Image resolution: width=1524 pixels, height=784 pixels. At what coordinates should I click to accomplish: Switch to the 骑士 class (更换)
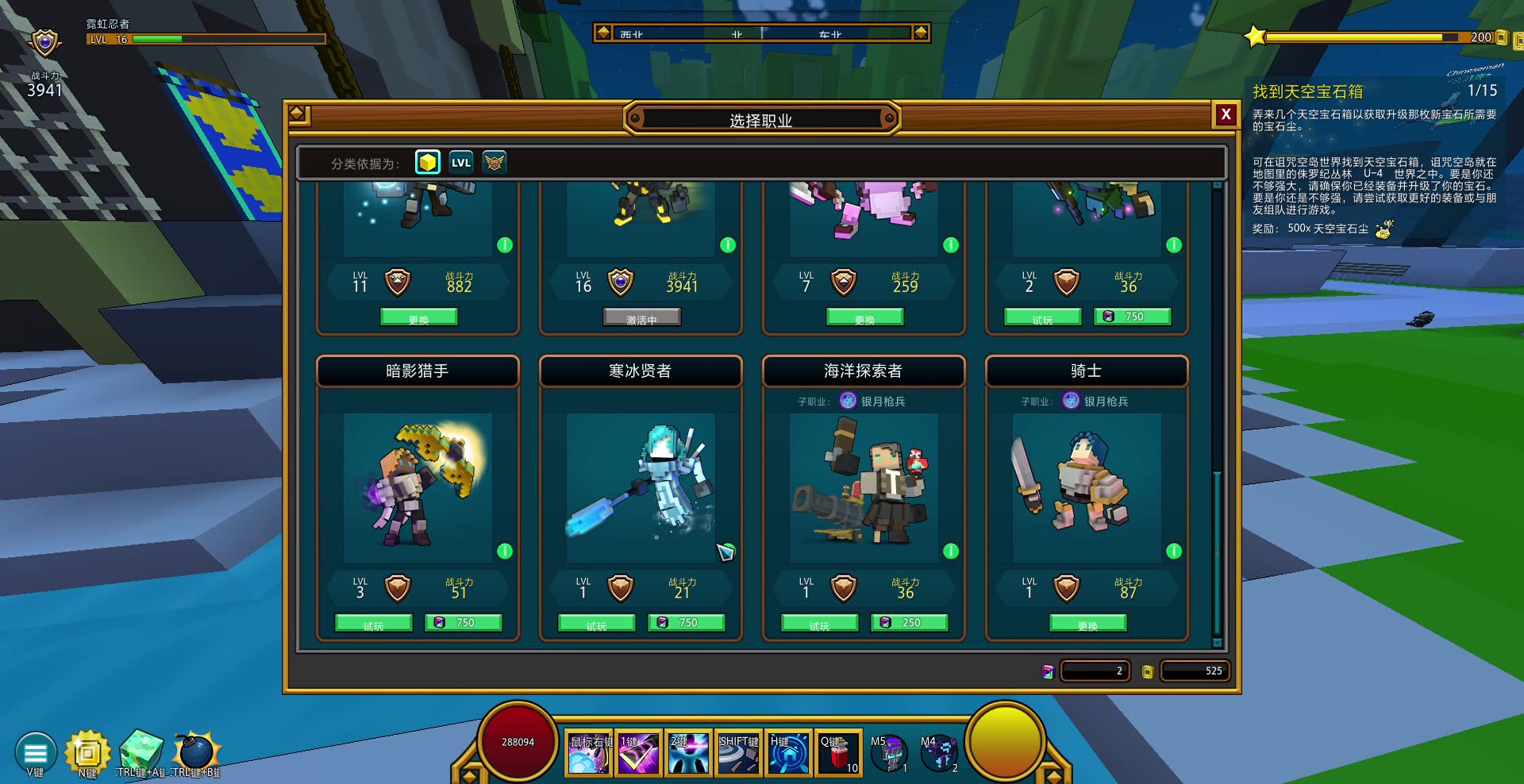1087,624
